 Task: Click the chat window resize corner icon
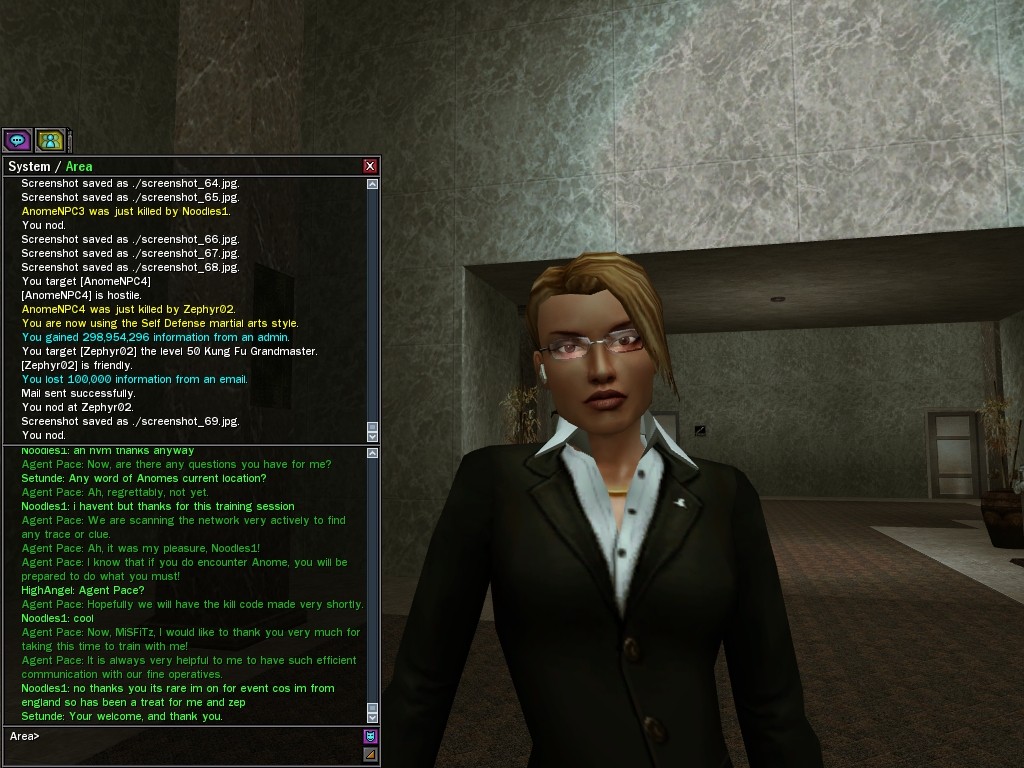coord(370,755)
